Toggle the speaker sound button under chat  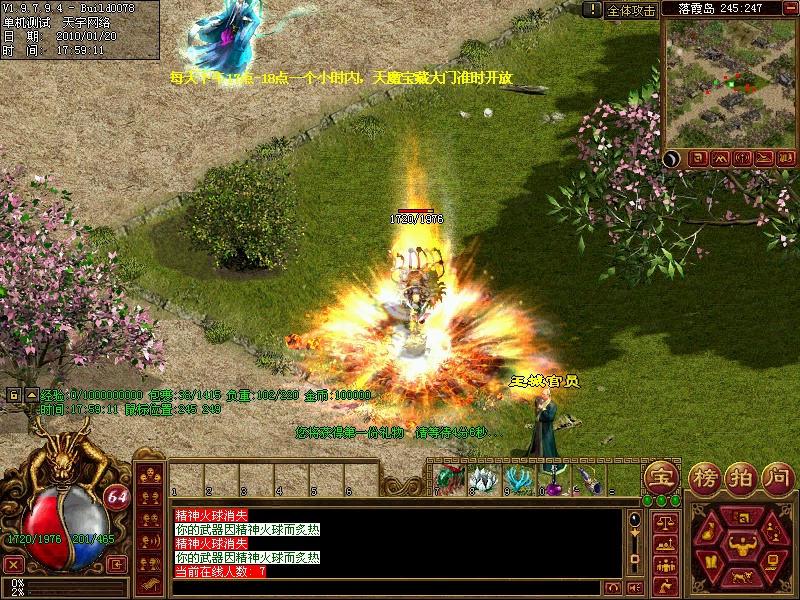[634, 587]
